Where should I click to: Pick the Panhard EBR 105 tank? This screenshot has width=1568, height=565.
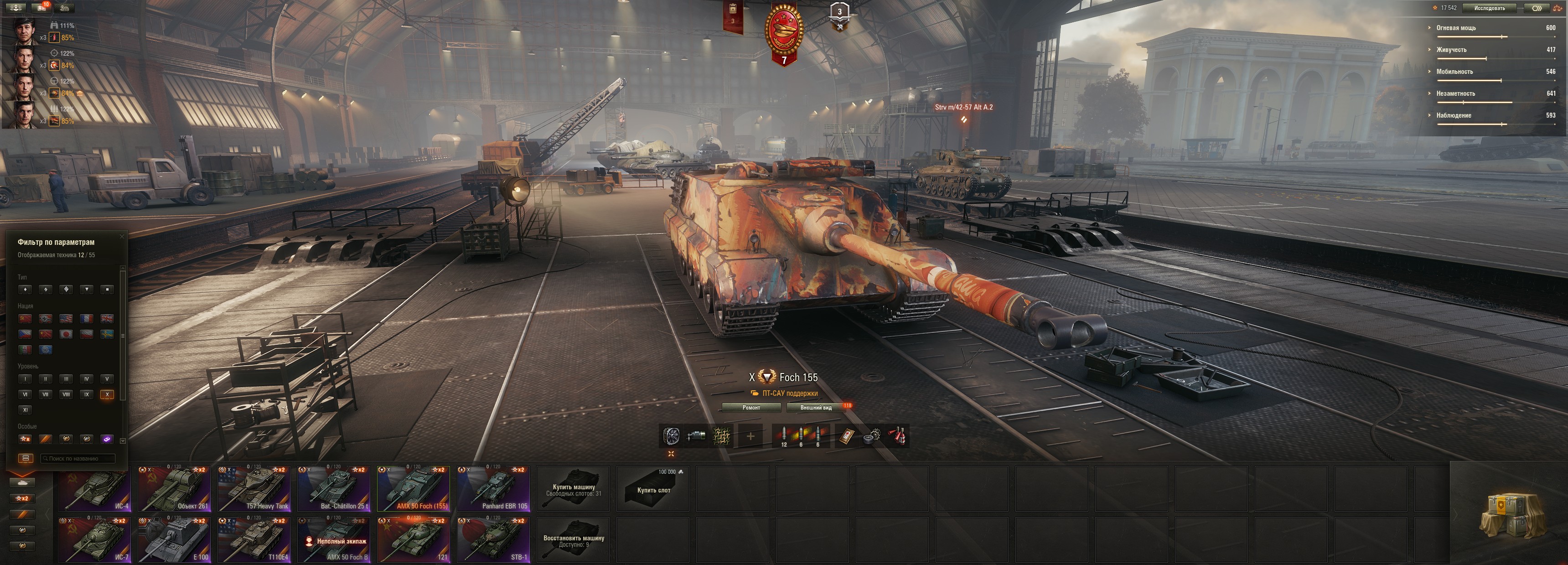(494, 489)
